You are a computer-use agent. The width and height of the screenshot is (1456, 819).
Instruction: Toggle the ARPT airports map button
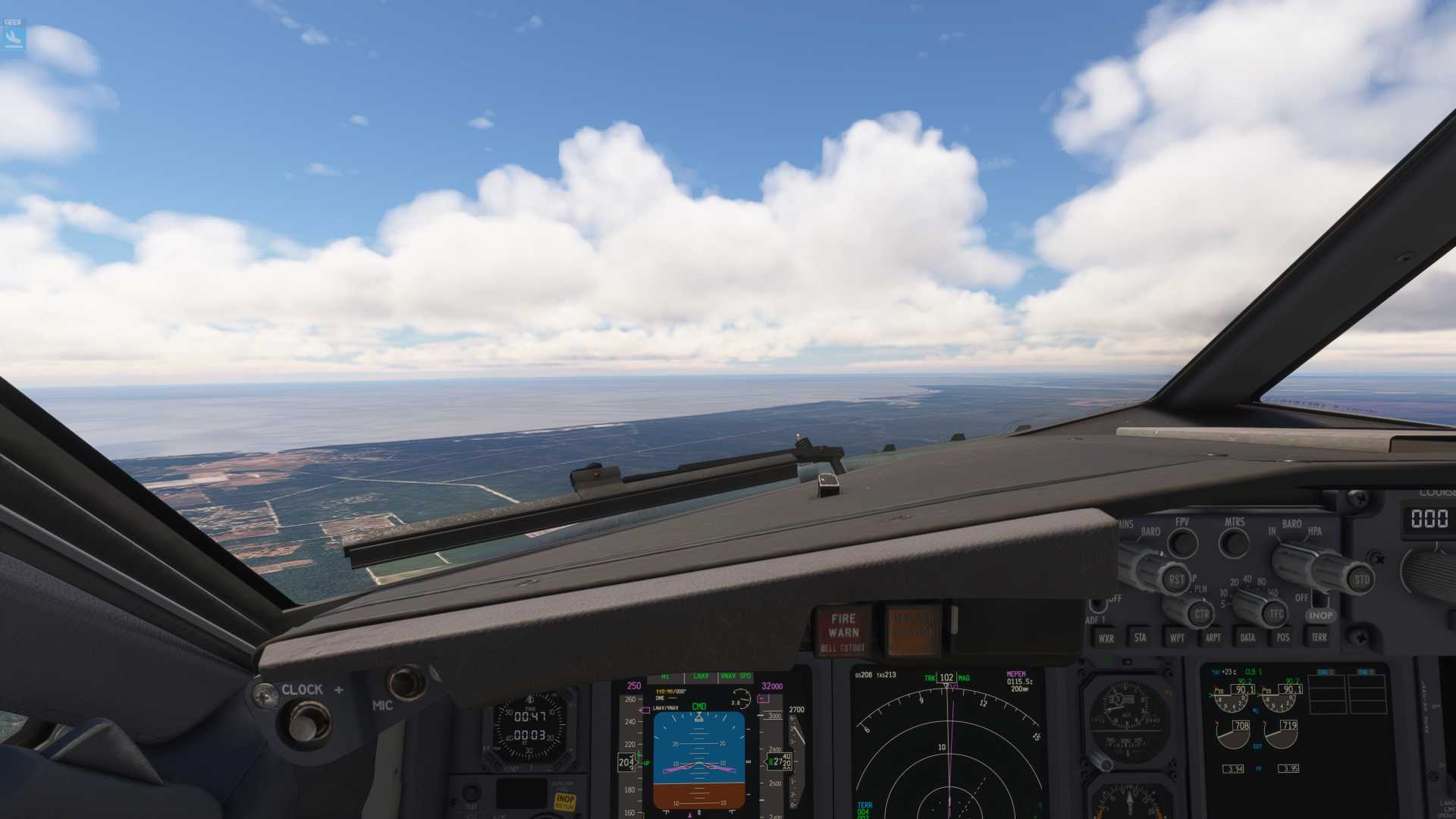pyautogui.click(x=1213, y=638)
